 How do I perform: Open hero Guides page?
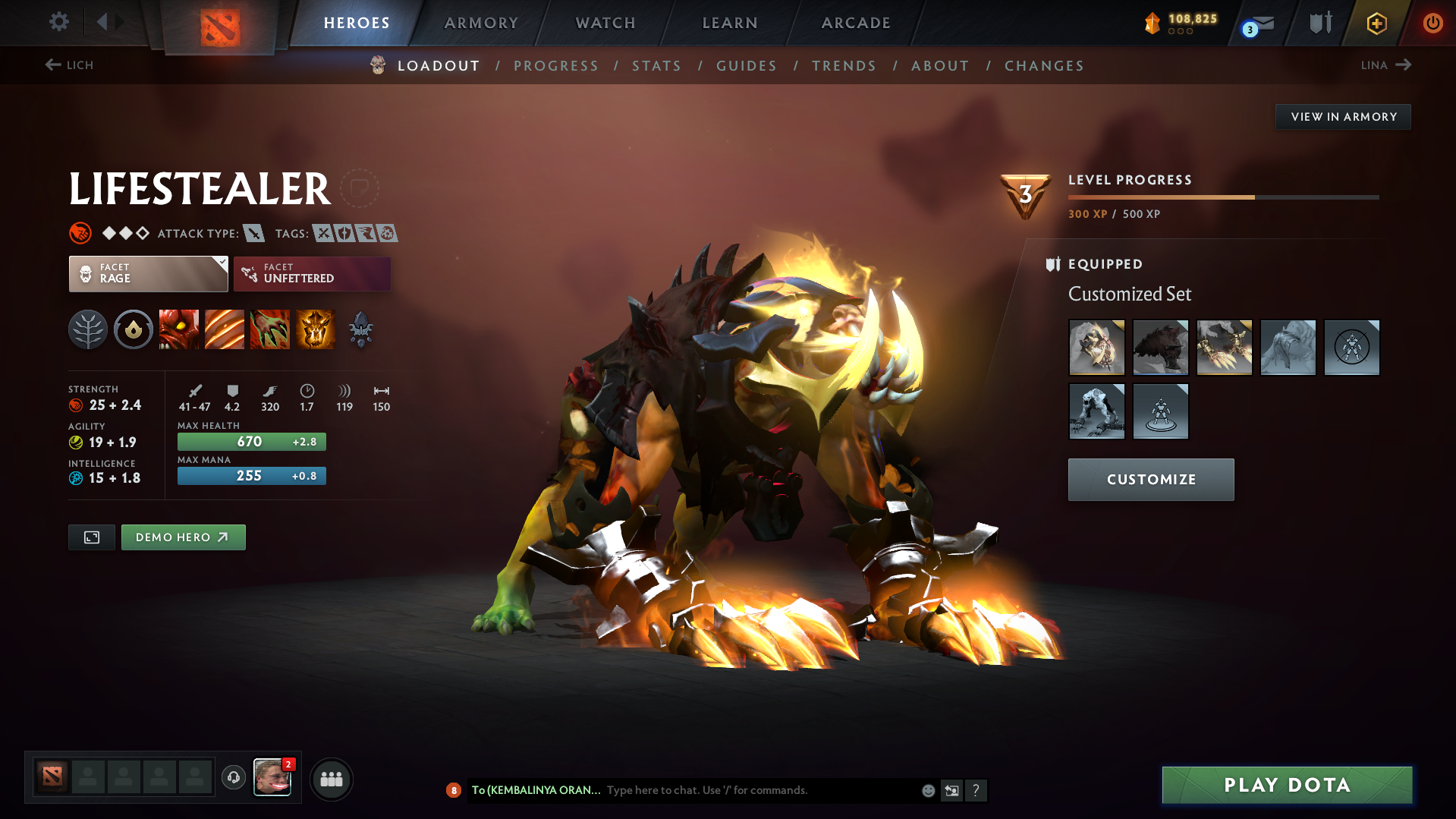pyautogui.click(x=747, y=66)
